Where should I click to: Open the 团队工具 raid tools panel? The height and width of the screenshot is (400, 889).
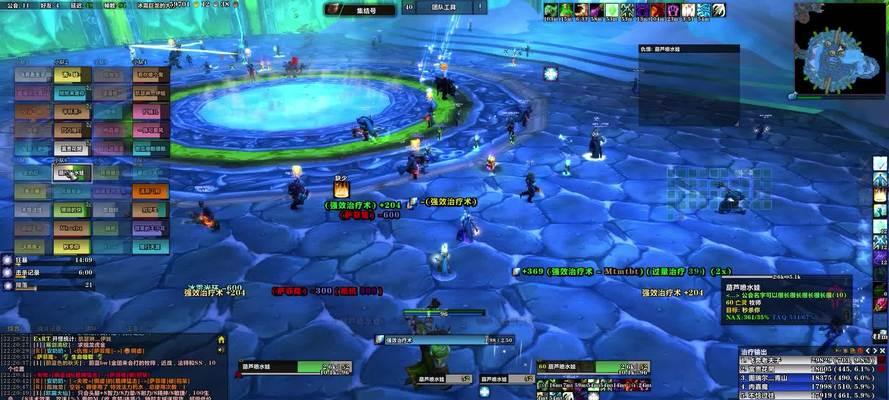pos(442,9)
